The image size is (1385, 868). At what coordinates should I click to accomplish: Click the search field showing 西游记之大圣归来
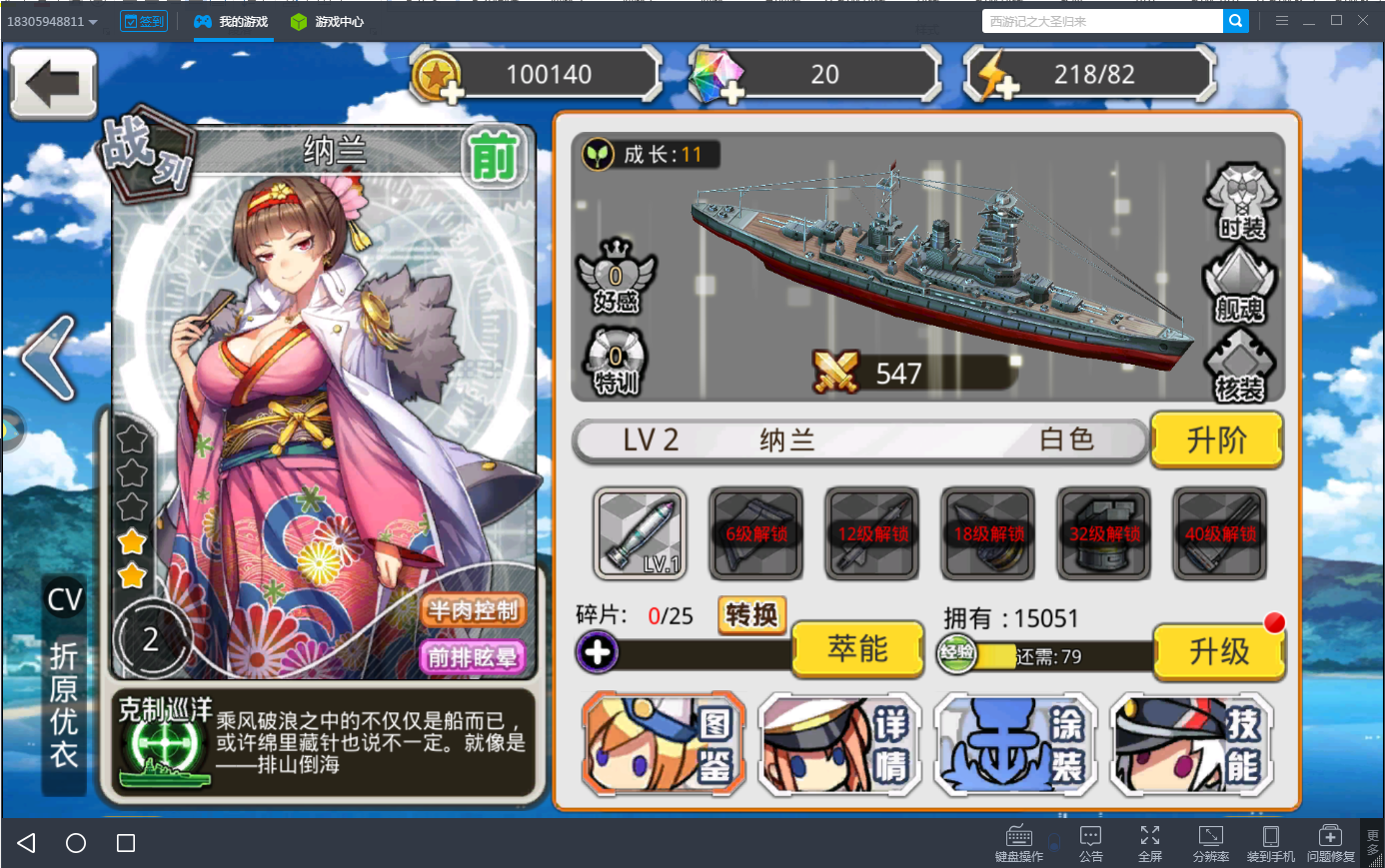(1099, 20)
